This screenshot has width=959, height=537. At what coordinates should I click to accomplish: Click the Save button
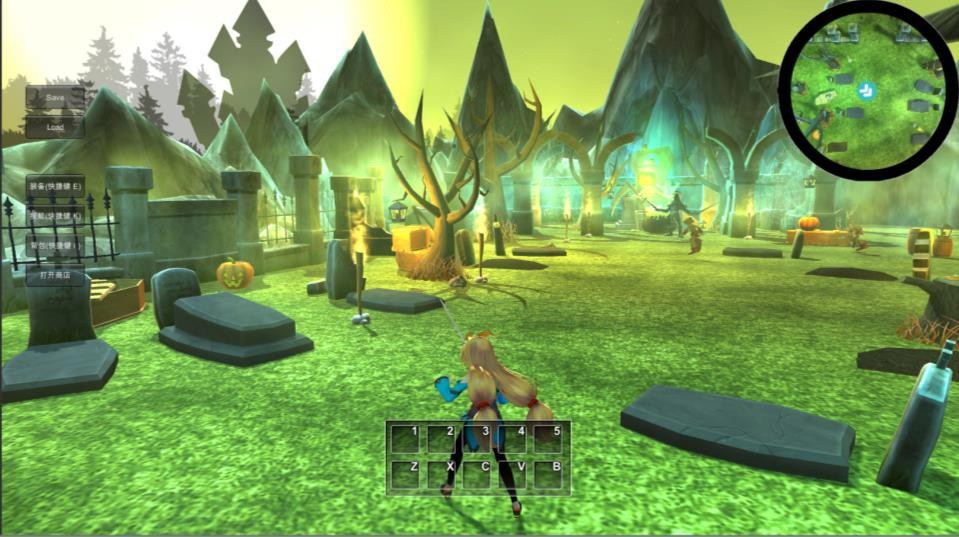[55, 98]
